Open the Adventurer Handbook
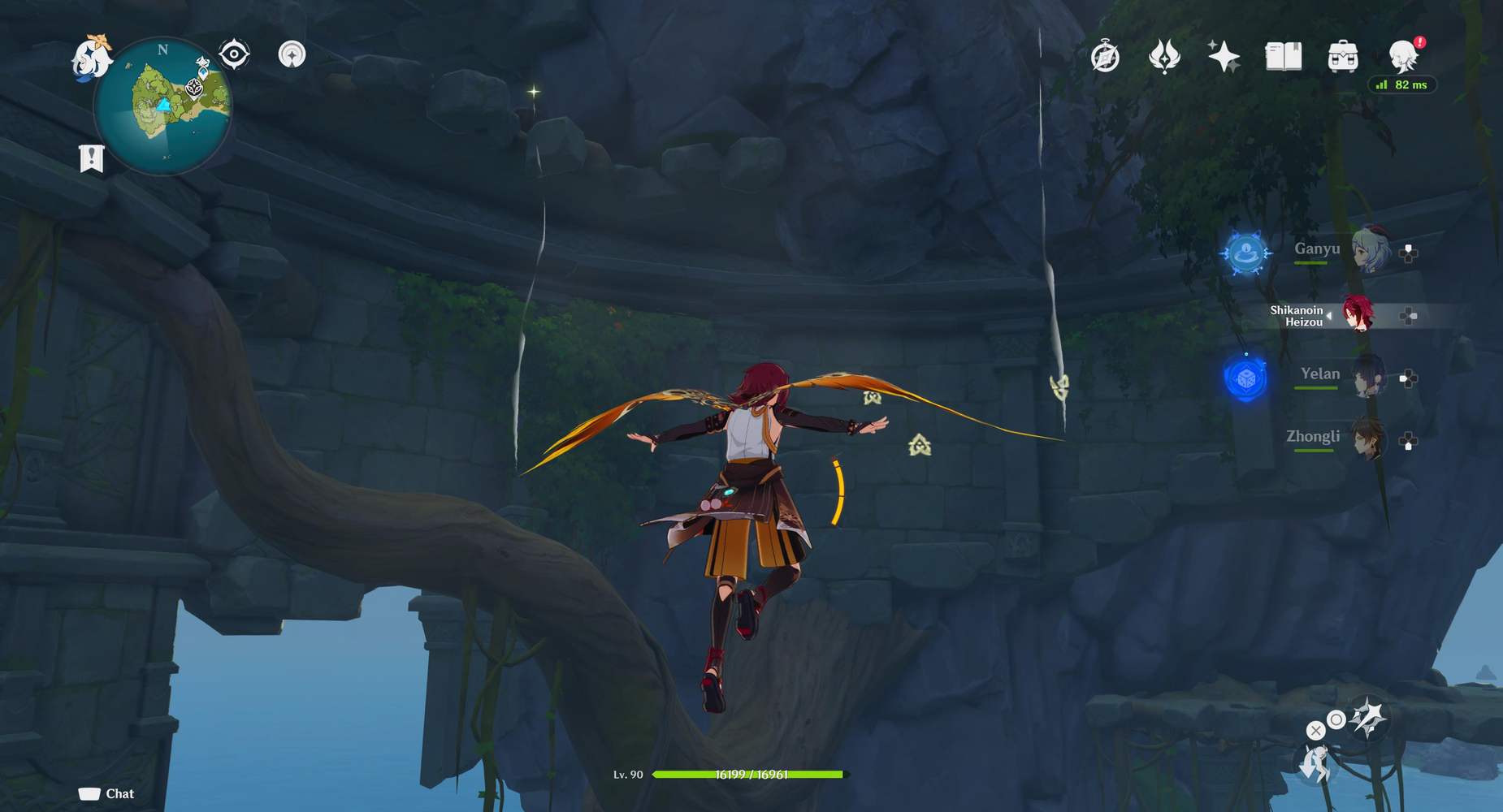The height and width of the screenshot is (812, 1503). pyautogui.click(x=1105, y=55)
